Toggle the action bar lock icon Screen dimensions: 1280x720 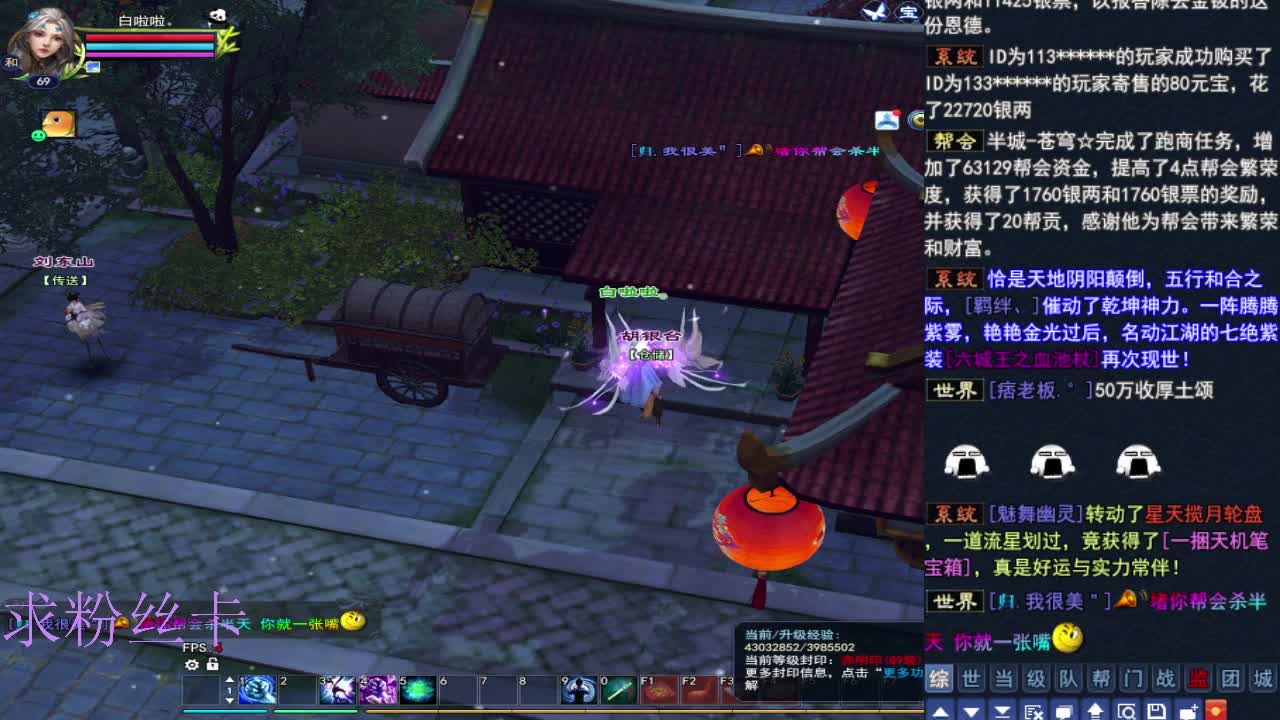[x=211, y=665]
